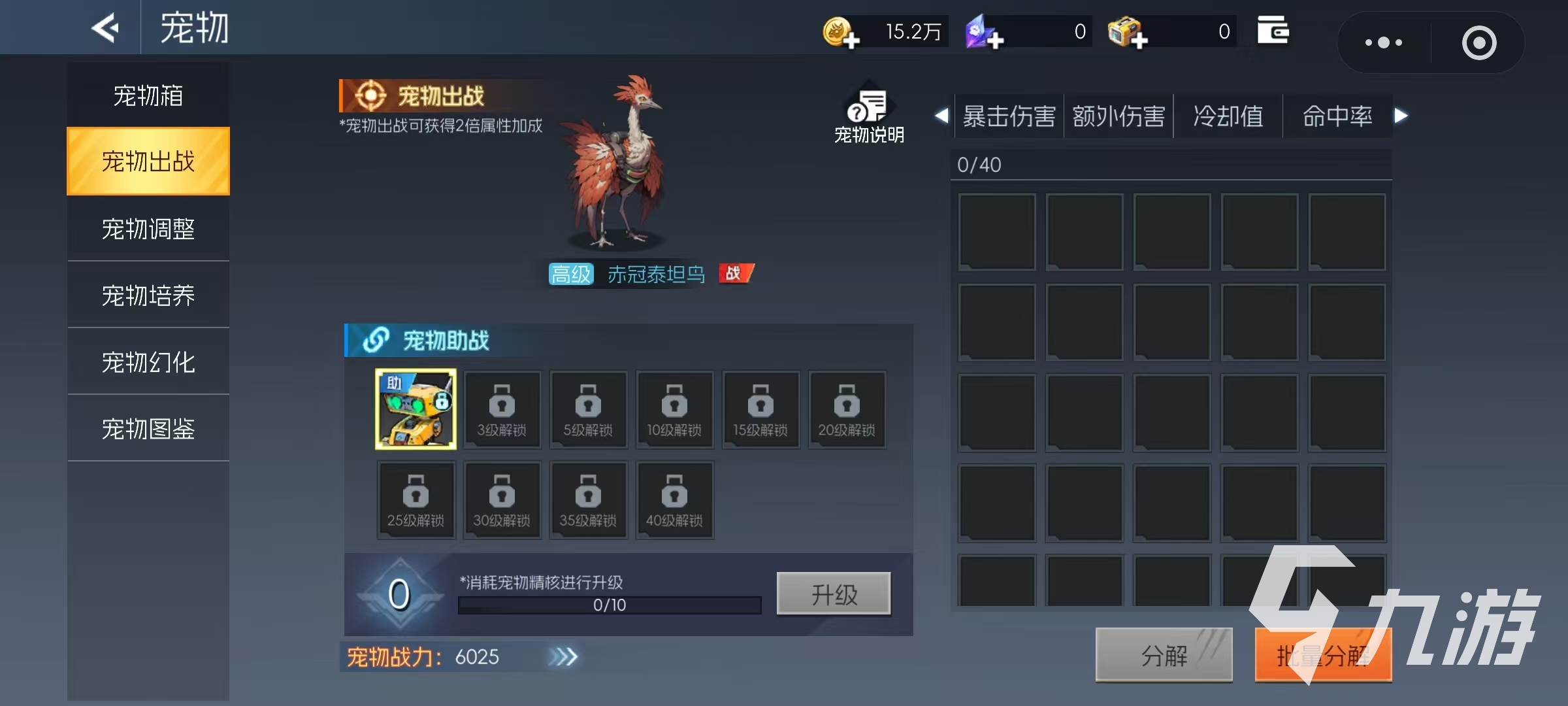The image size is (1568, 706).
Task: Open the 宠物说明 pet description panel
Action: (868, 111)
